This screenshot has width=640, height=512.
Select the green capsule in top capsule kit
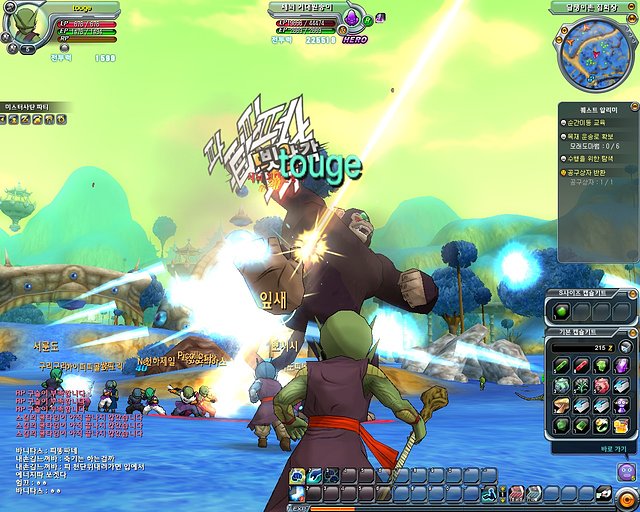[563, 312]
